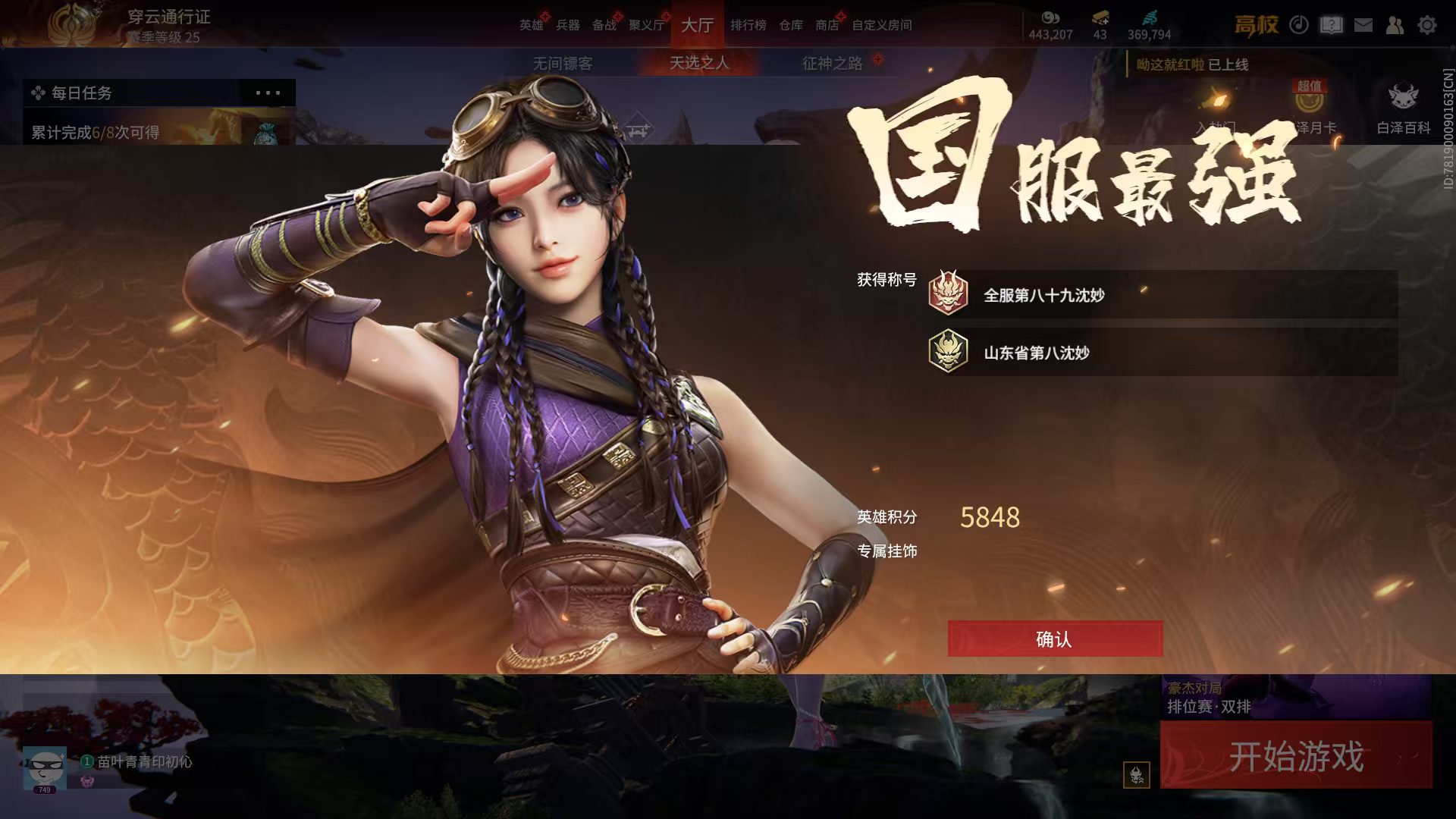
Task: Open the 英雄 heroes menu
Action: click(x=531, y=25)
